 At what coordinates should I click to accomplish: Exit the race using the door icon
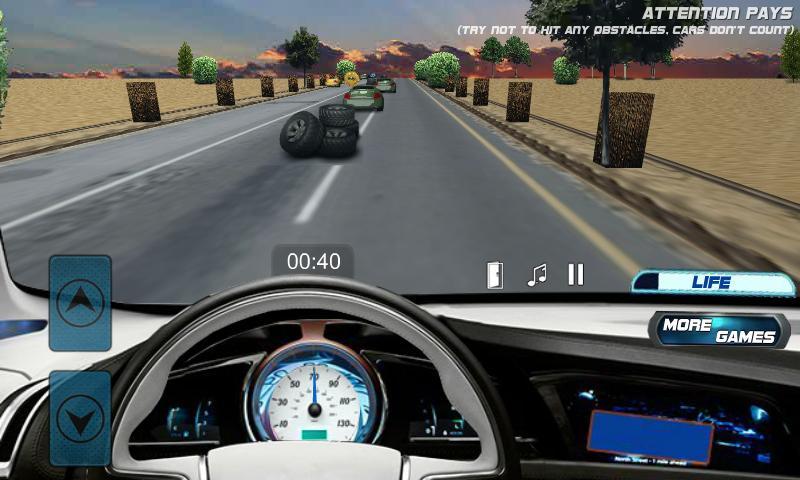tap(495, 275)
